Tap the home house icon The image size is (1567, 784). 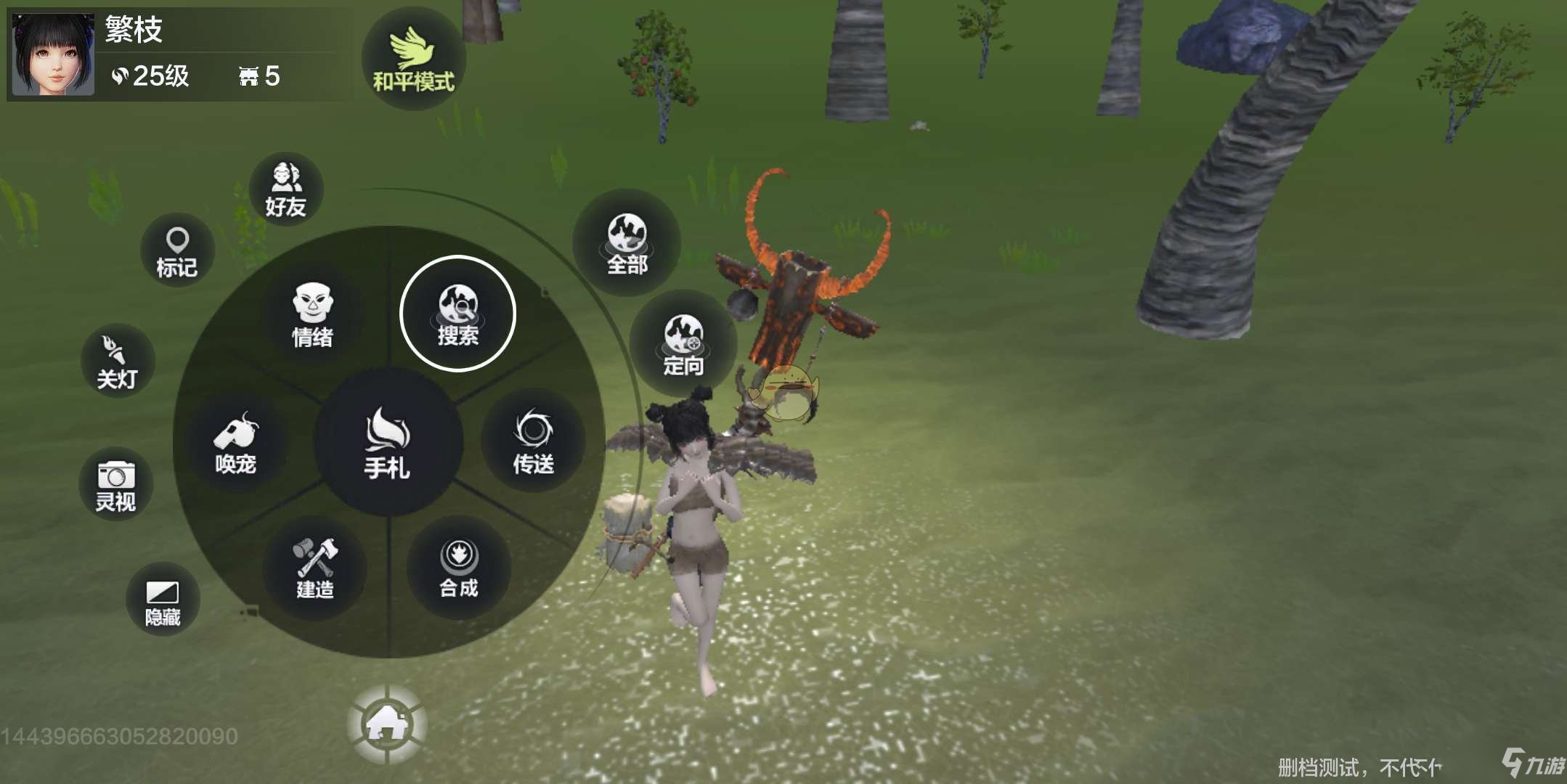pos(387,724)
